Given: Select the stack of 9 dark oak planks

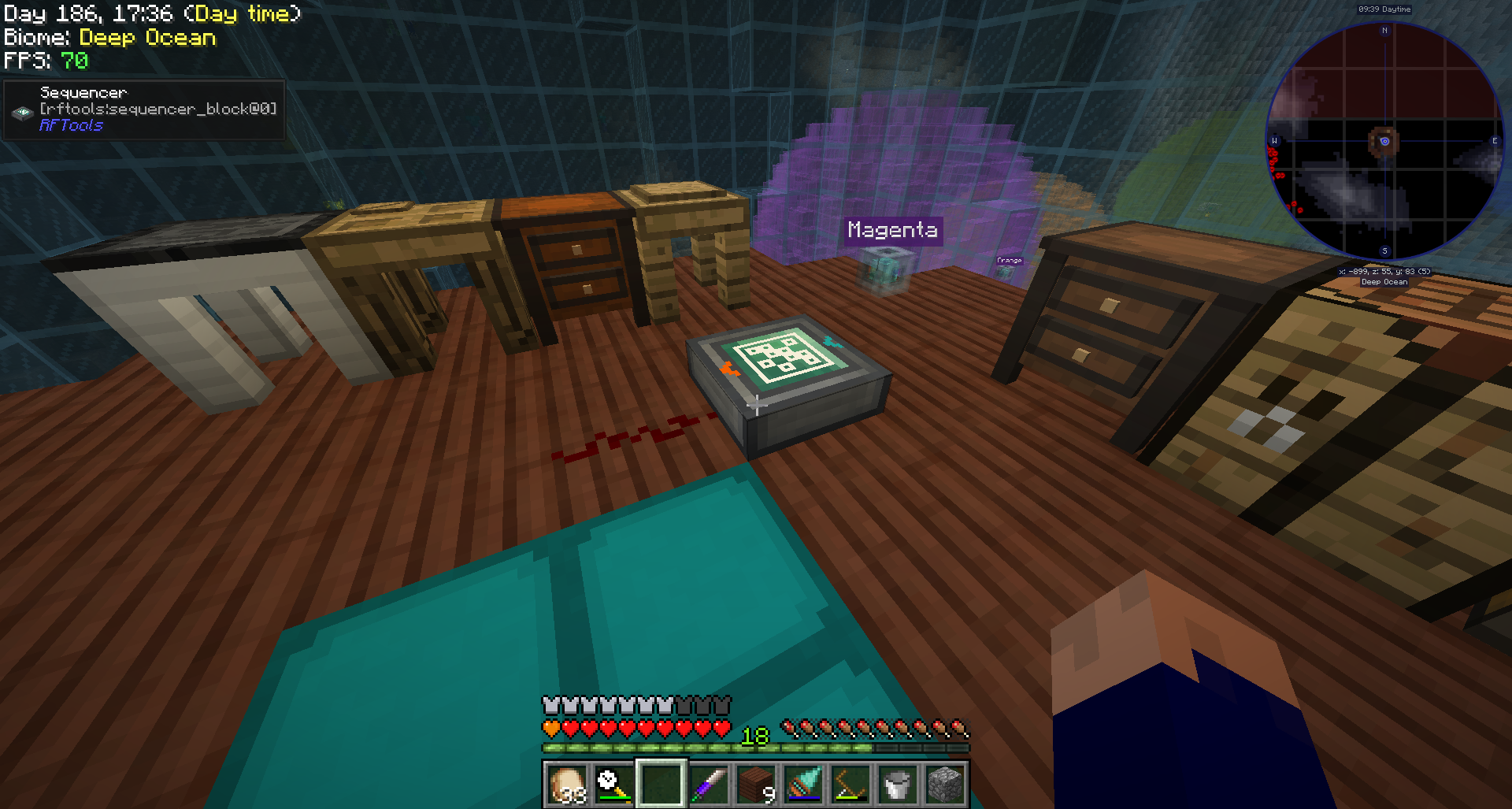Looking at the screenshot, I should point(754,784).
